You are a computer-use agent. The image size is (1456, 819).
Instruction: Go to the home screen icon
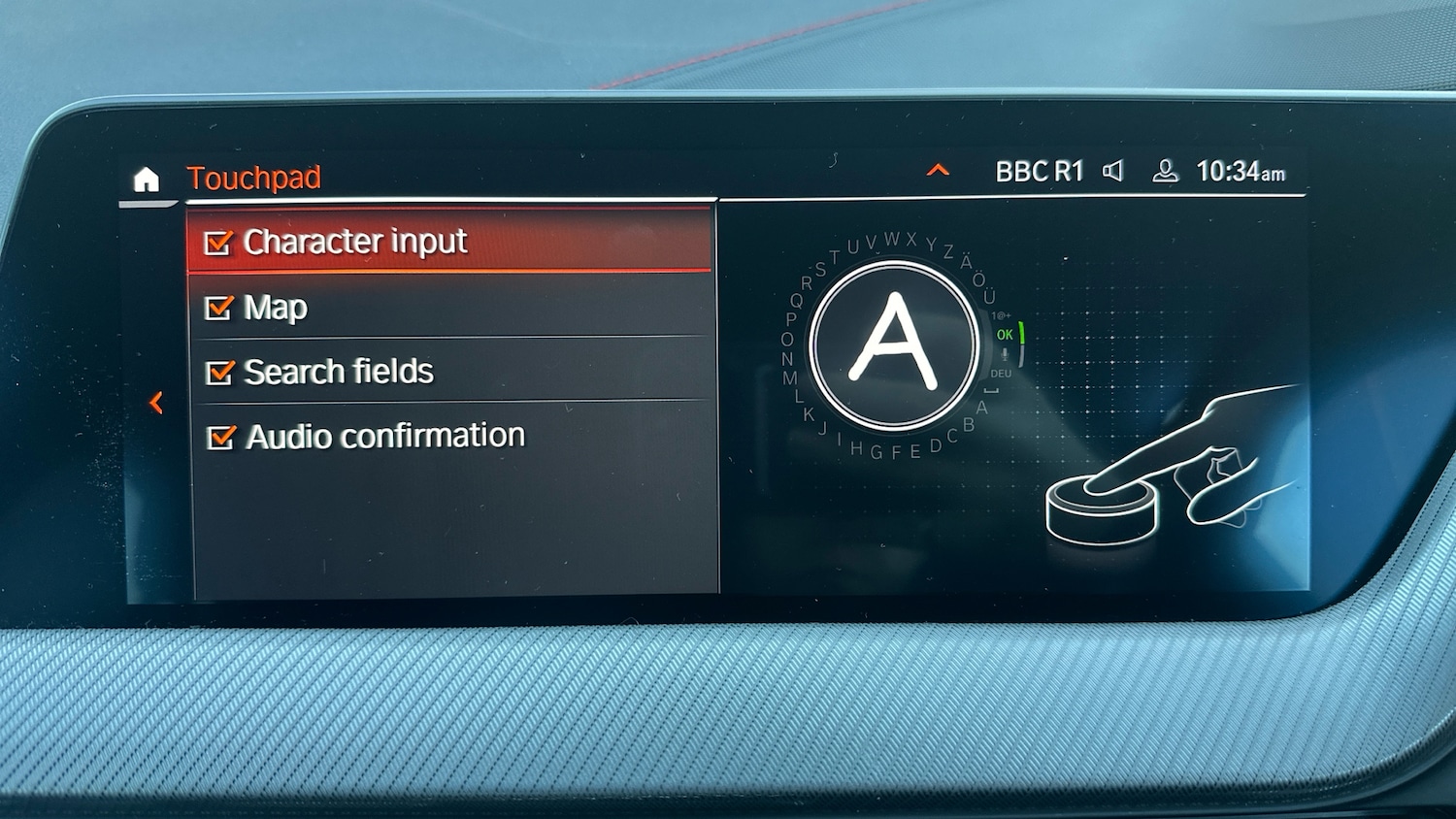(146, 180)
